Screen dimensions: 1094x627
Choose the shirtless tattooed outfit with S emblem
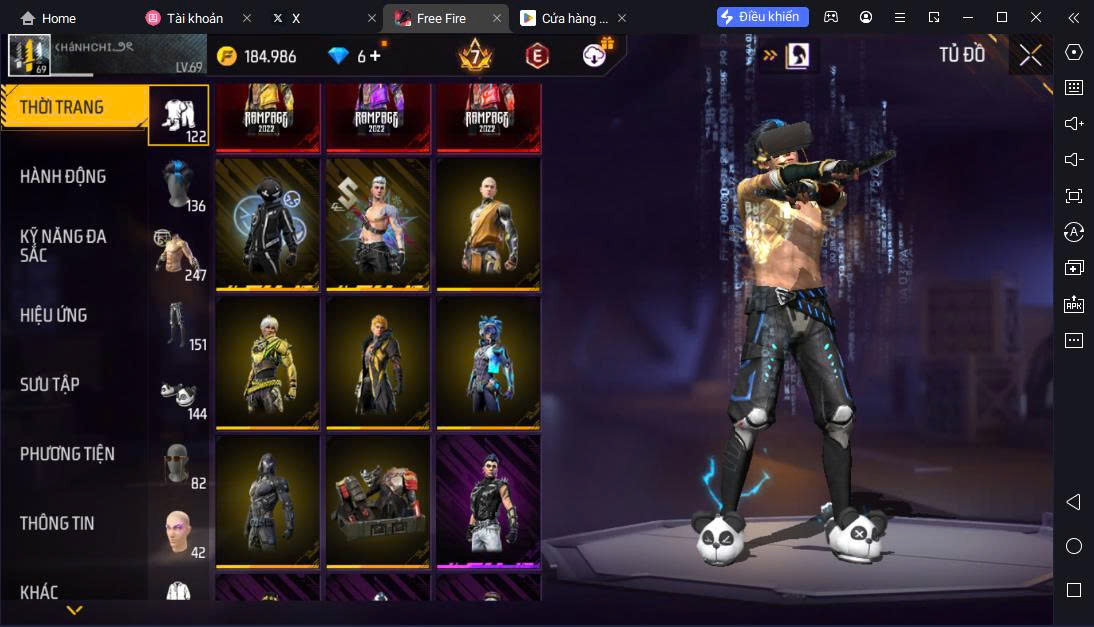click(377, 223)
